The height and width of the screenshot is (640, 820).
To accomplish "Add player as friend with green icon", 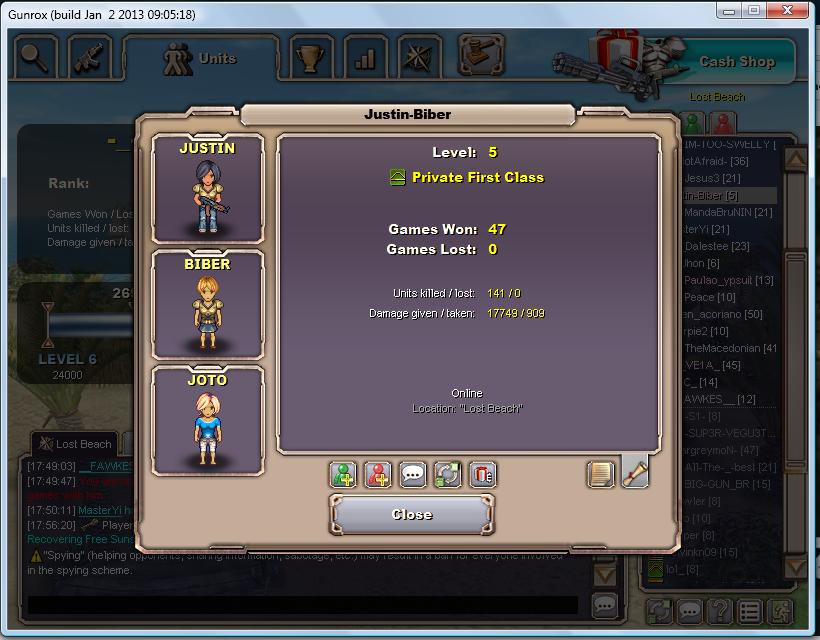I will point(344,475).
